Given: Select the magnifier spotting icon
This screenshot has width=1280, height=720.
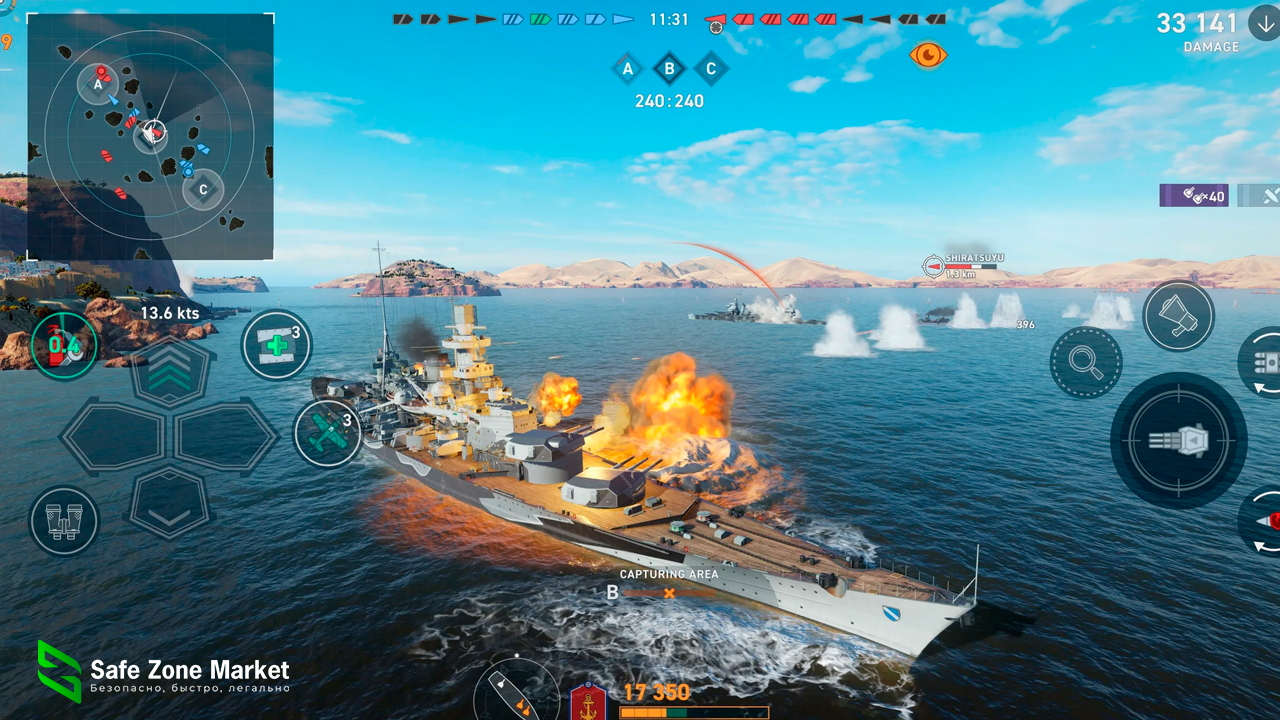Looking at the screenshot, I should click(1086, 362).
